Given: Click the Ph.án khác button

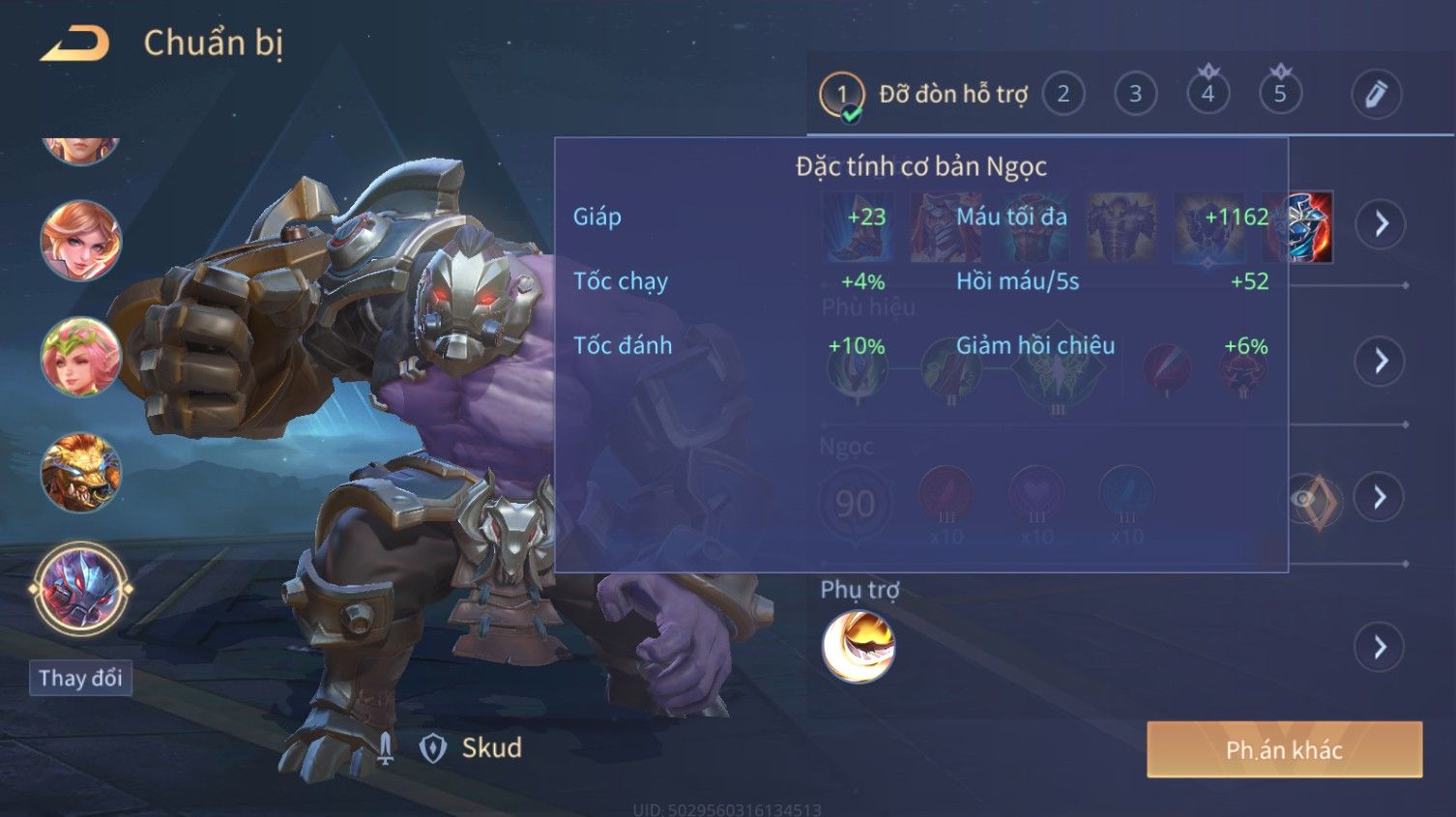Looking at the screenshot, I should coord(1284,749).
